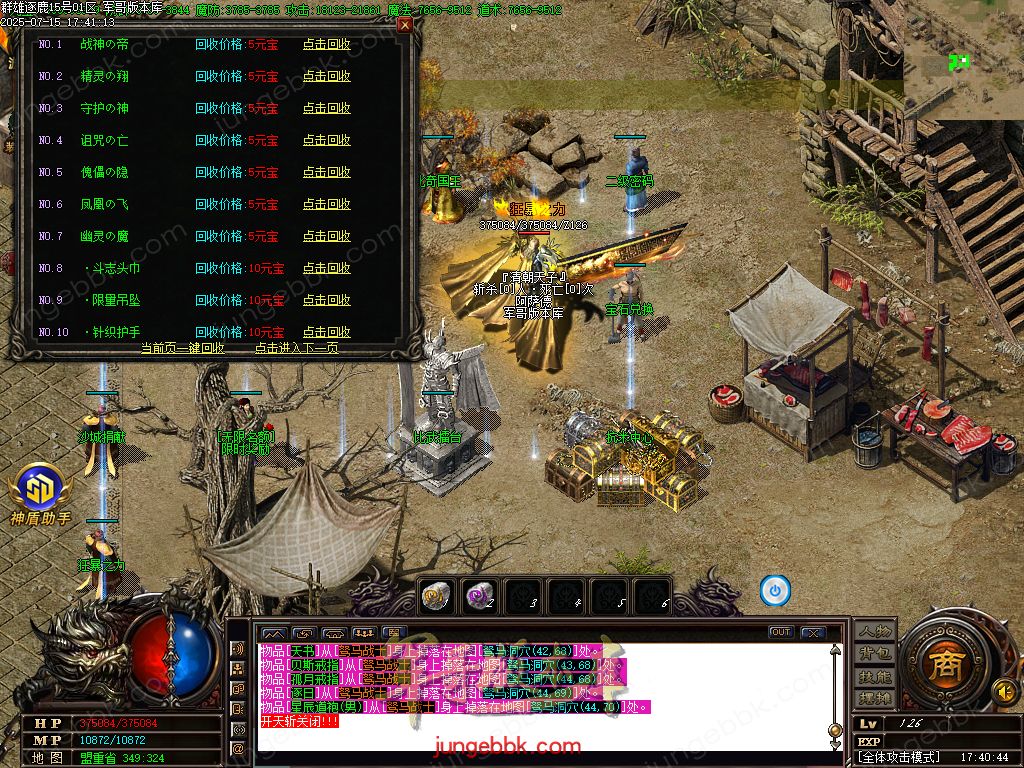Open the 技能 skills panel

[x=874, y=676]
